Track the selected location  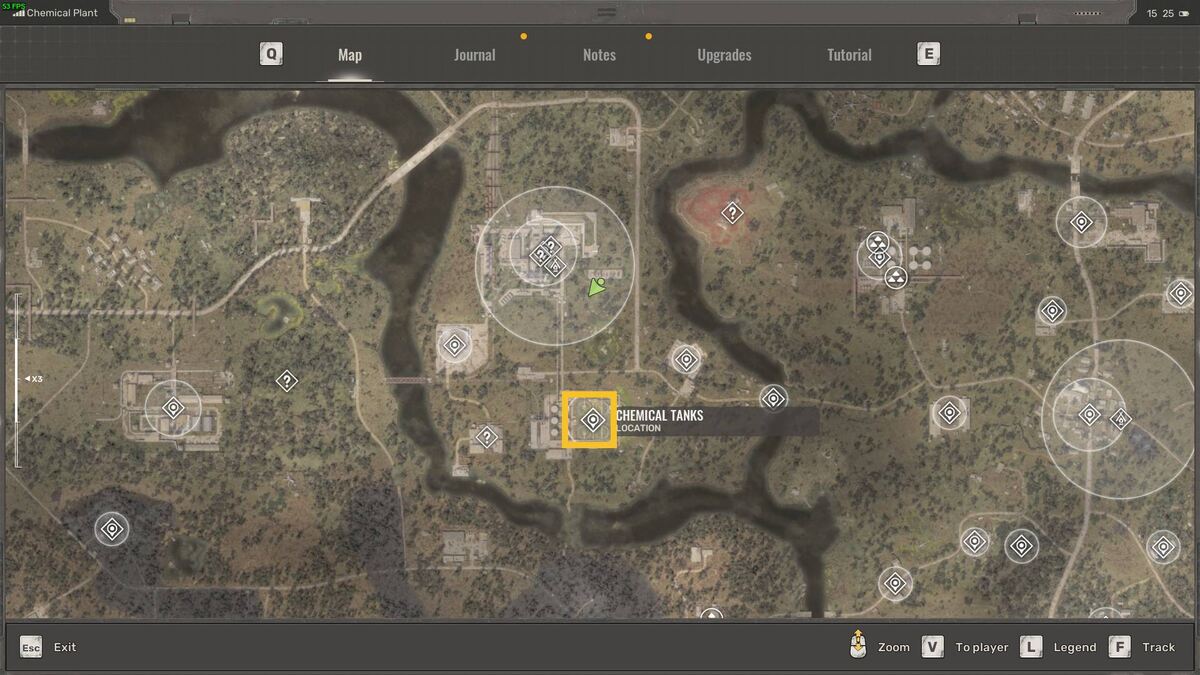1146,647
